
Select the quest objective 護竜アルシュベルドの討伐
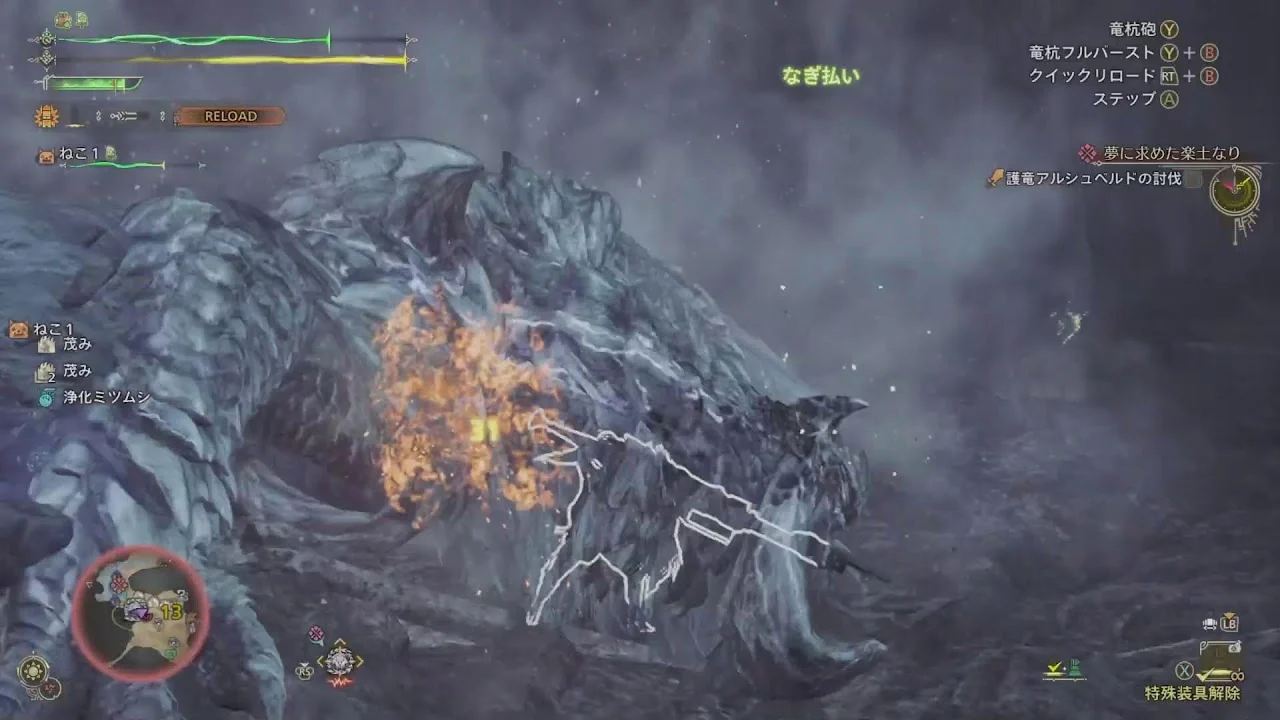pyautogui.click(x=1097, y=179)
